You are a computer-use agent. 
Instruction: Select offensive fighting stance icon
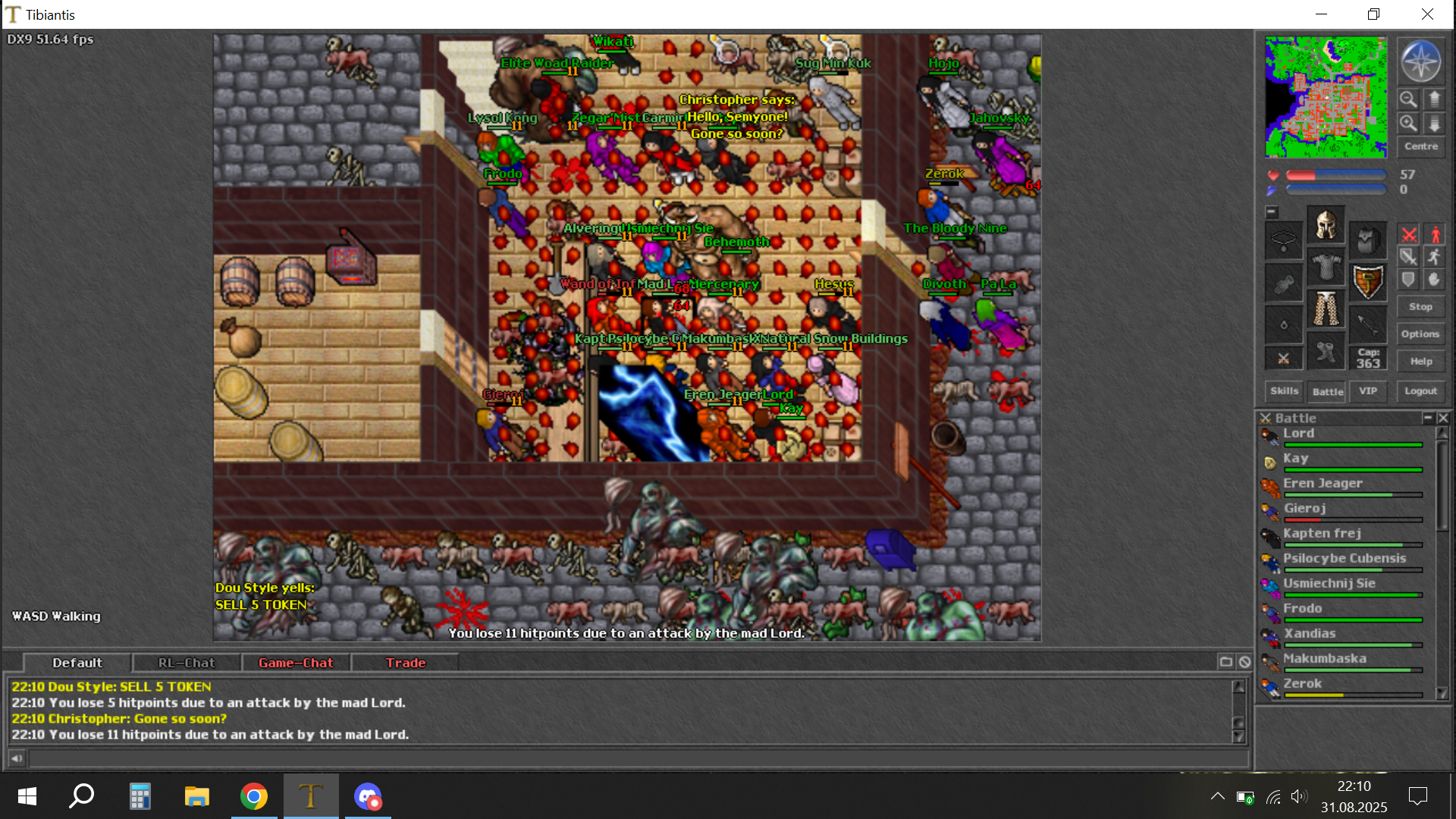1409,234
